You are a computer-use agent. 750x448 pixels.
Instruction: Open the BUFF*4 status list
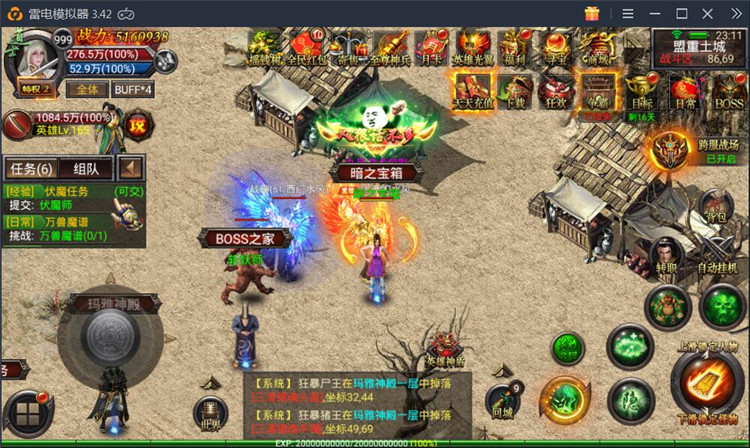point(133,89)
